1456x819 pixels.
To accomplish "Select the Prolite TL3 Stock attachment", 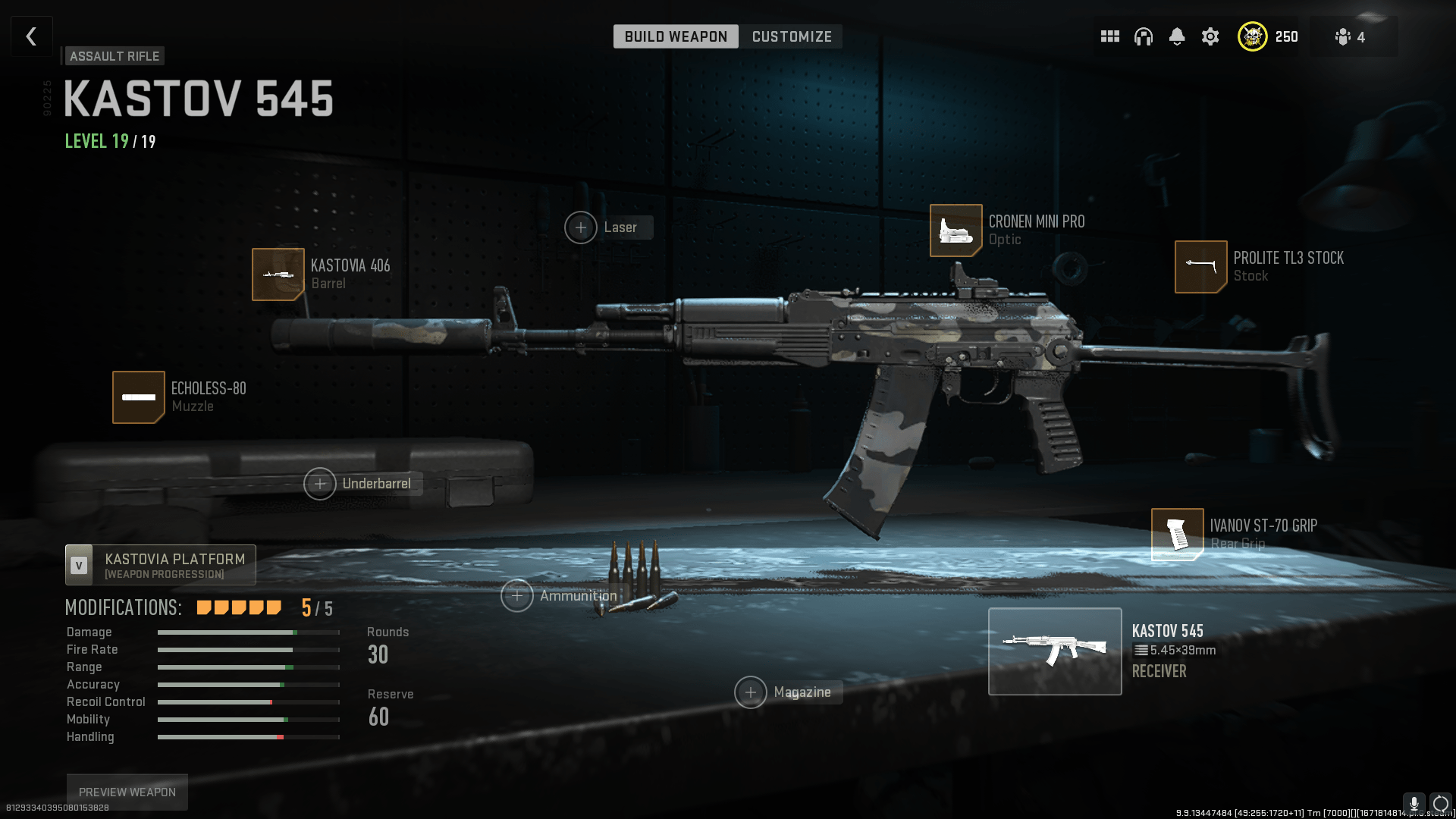I will pyautogui.click(x=1200, y=267).
